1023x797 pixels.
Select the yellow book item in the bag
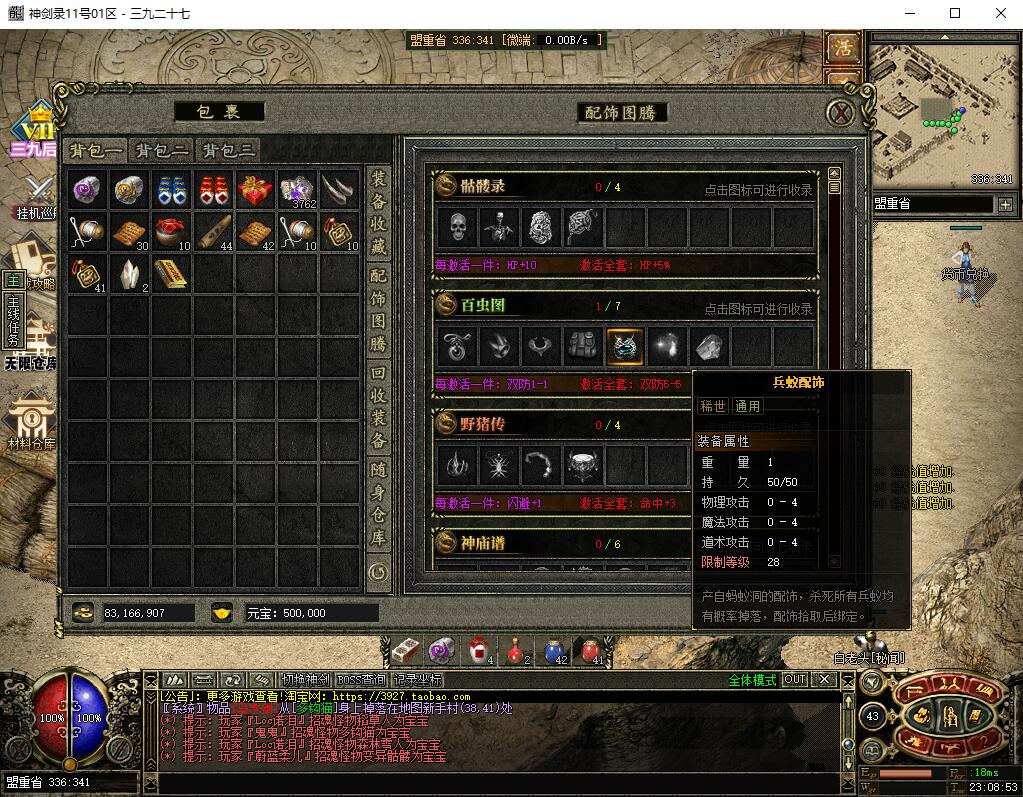click(172, 273)
